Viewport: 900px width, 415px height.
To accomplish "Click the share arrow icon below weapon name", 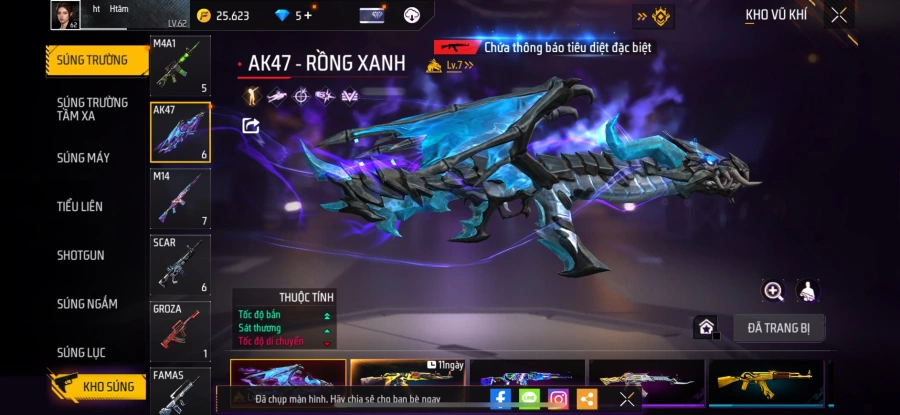I will pyautogui.click(x=251, y=125).
